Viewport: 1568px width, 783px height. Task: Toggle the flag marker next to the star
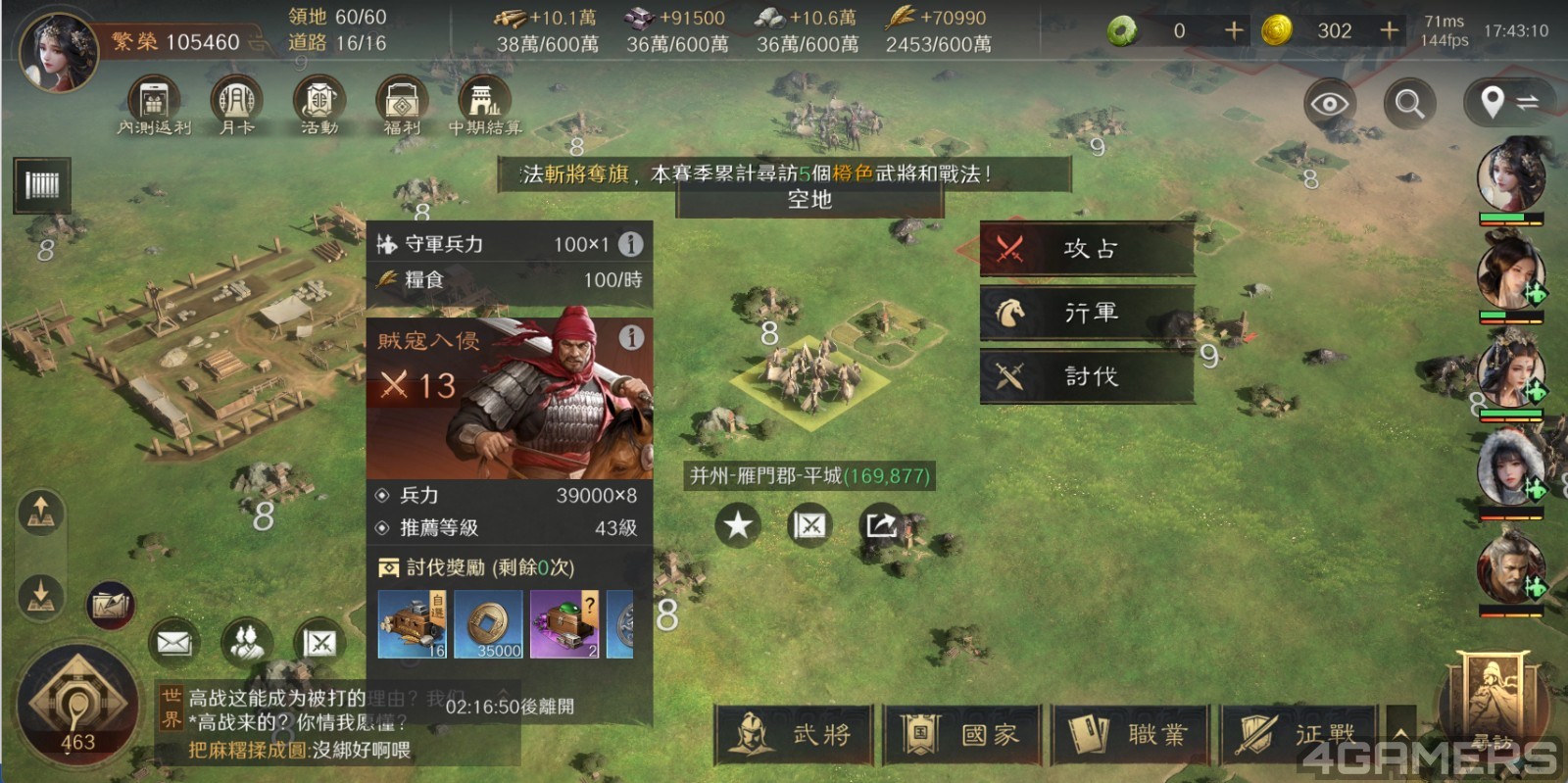(808, 525)
